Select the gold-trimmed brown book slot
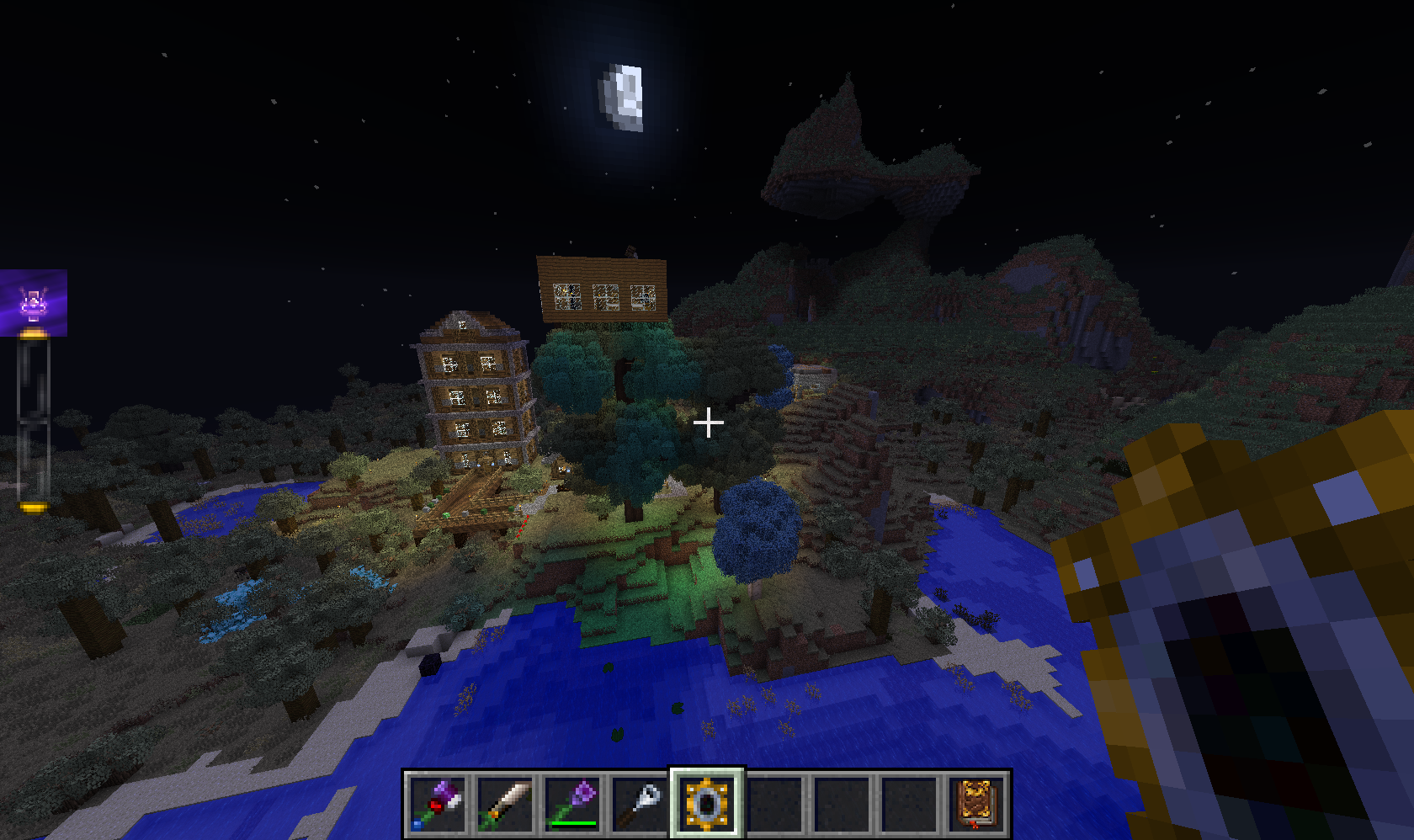 point(976,804)
